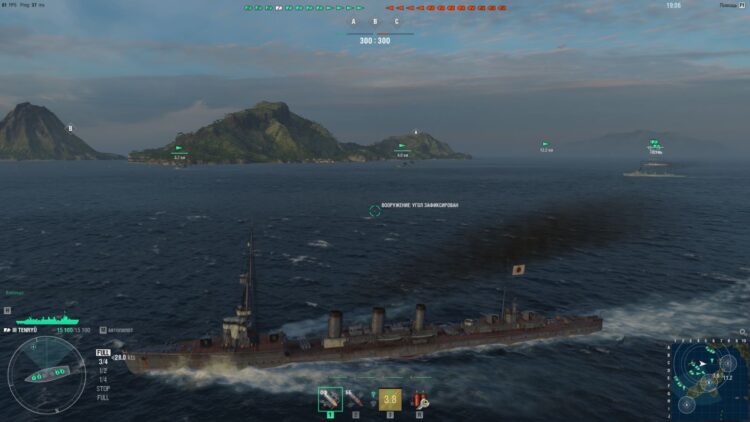The width and height of the screenshot is (750, 422).
Task: Toggle the autopilot button
Action: click(x=101, y=330)
